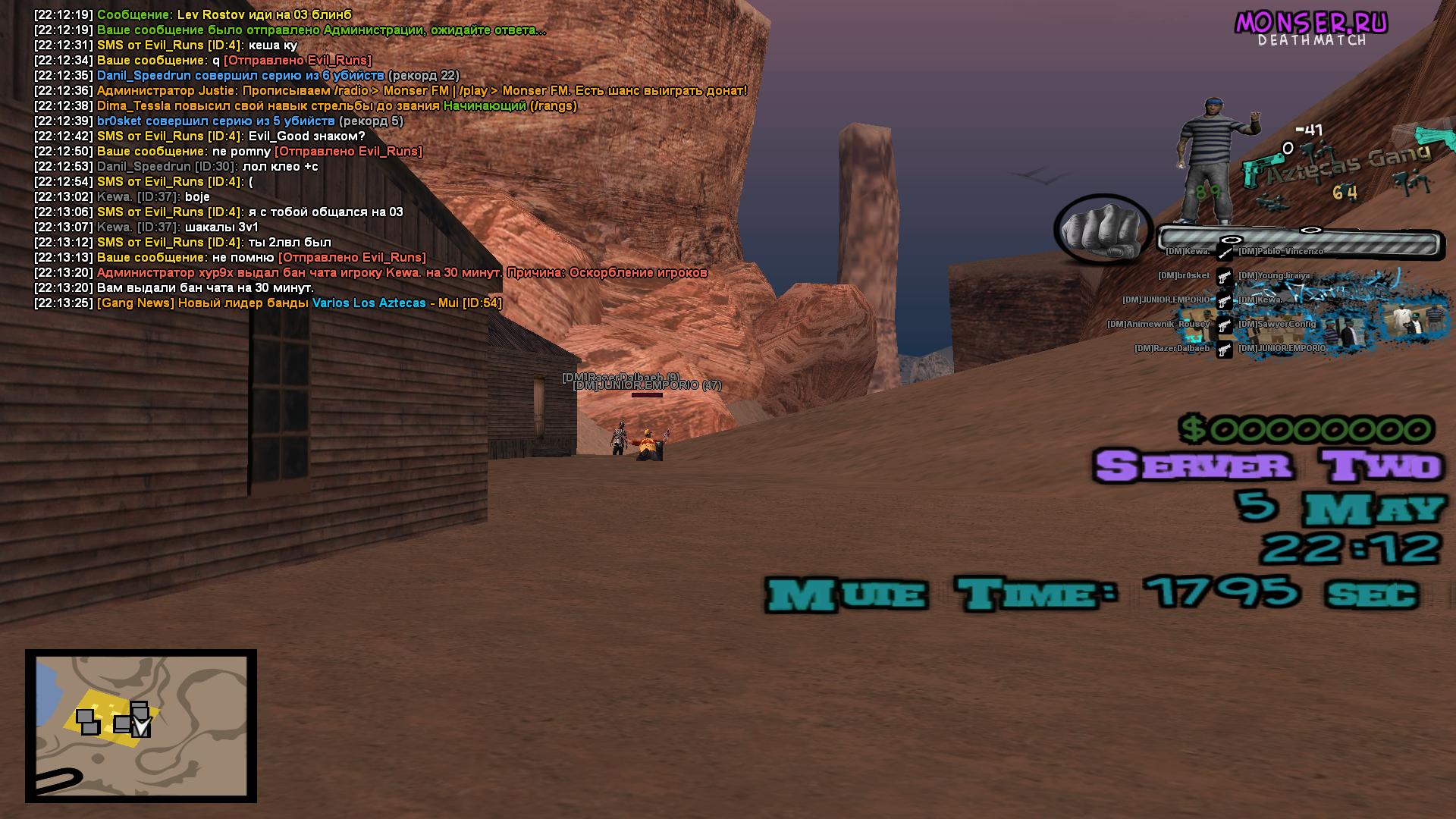Click the MONSER.RU Deathmatch logo

(x=1311, y=29)
